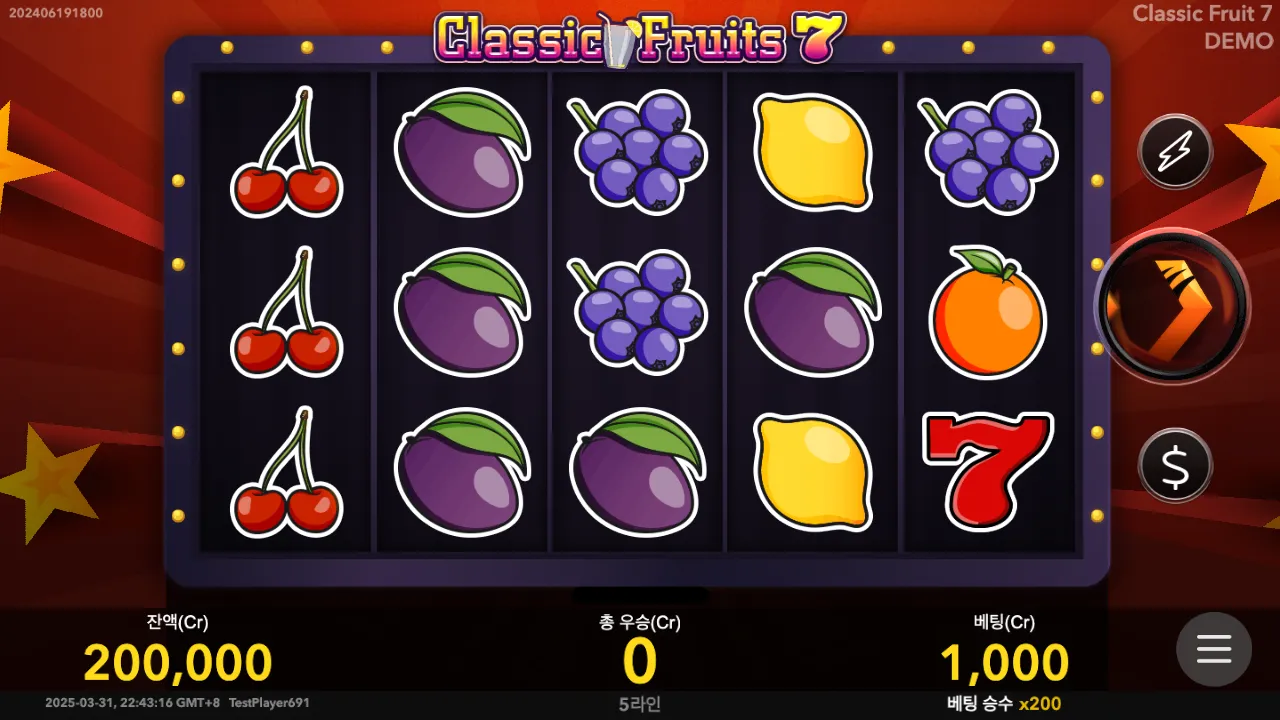Open the hamburger menu

[1214, 650]
